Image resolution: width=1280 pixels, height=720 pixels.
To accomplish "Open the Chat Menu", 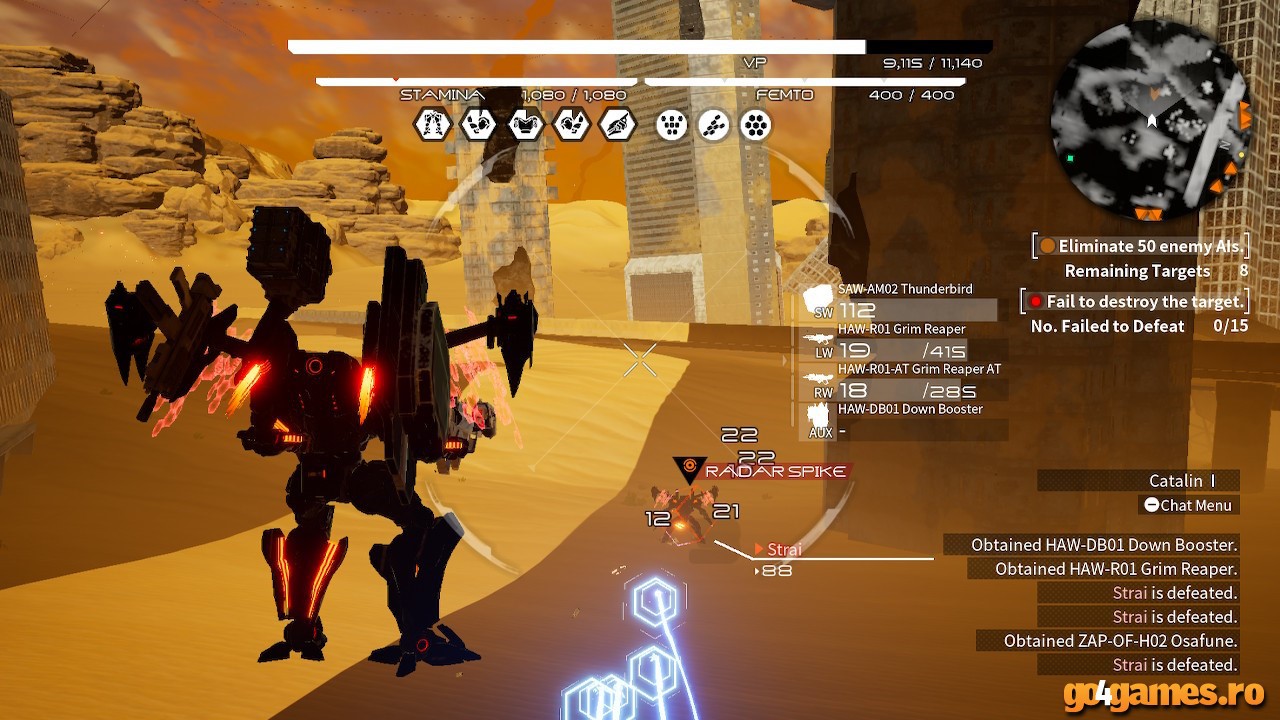I will (x=1189, y=505).
